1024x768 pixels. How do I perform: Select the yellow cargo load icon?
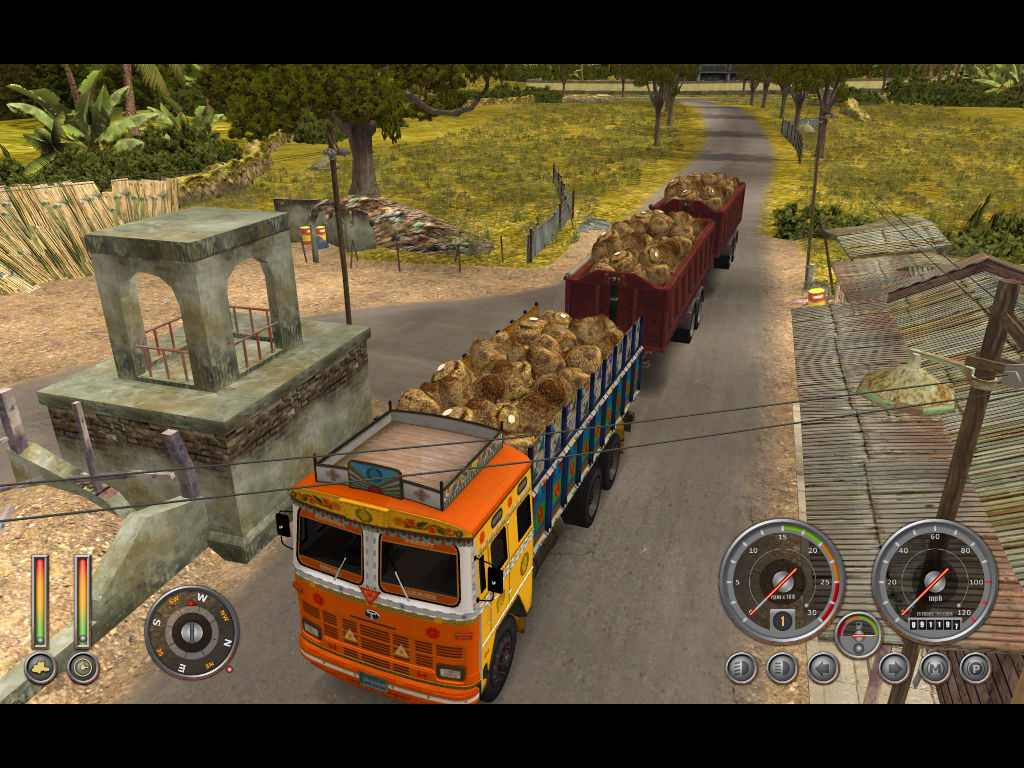40,667
